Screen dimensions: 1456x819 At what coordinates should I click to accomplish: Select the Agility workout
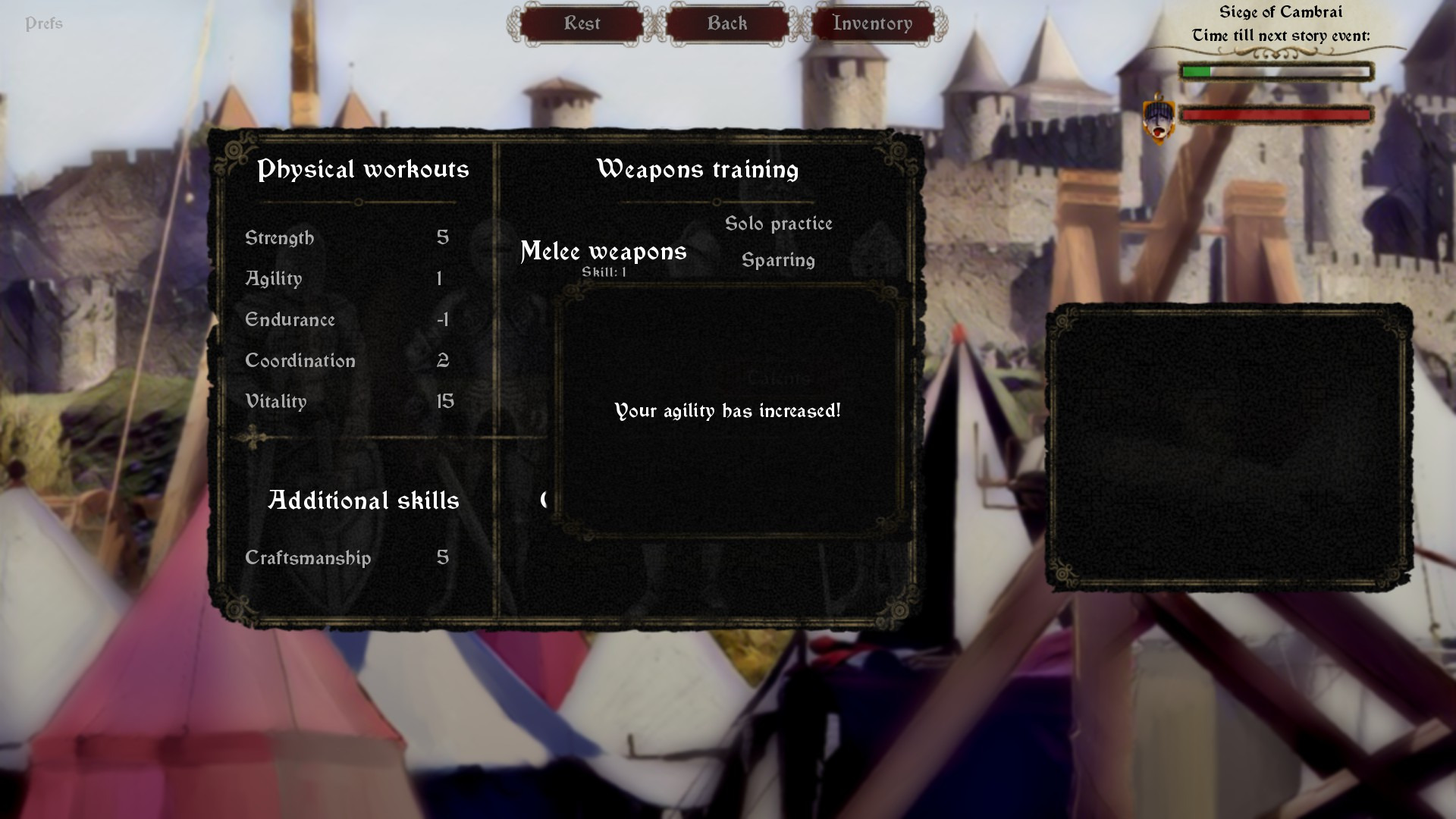tap(273, 279)
